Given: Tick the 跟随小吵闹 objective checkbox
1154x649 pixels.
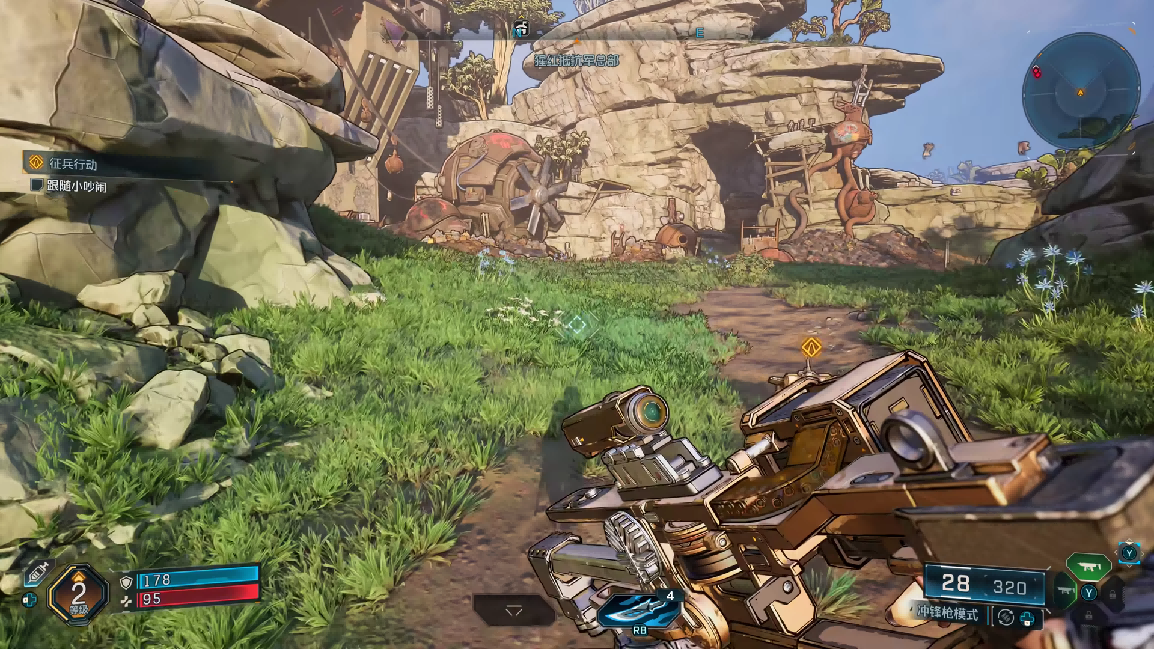Looking at the screenshot, I should pyautogui.click(x=37, y=186).
